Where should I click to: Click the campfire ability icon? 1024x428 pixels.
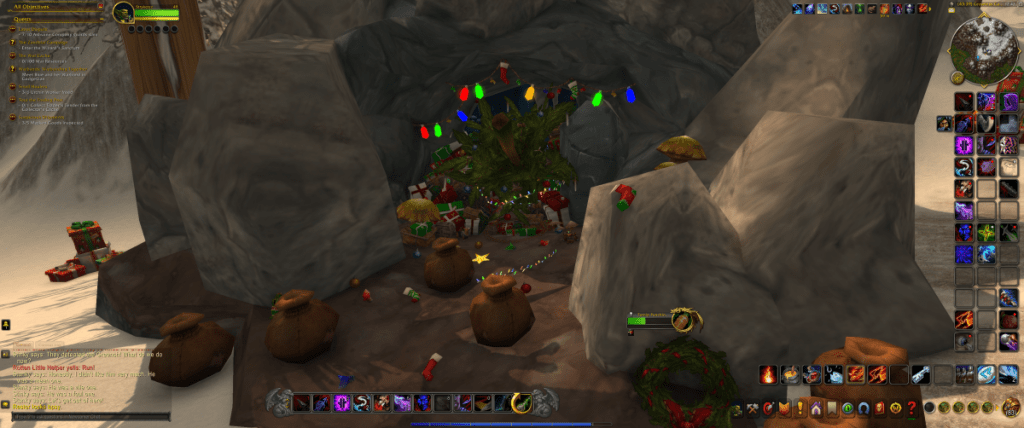768,375
